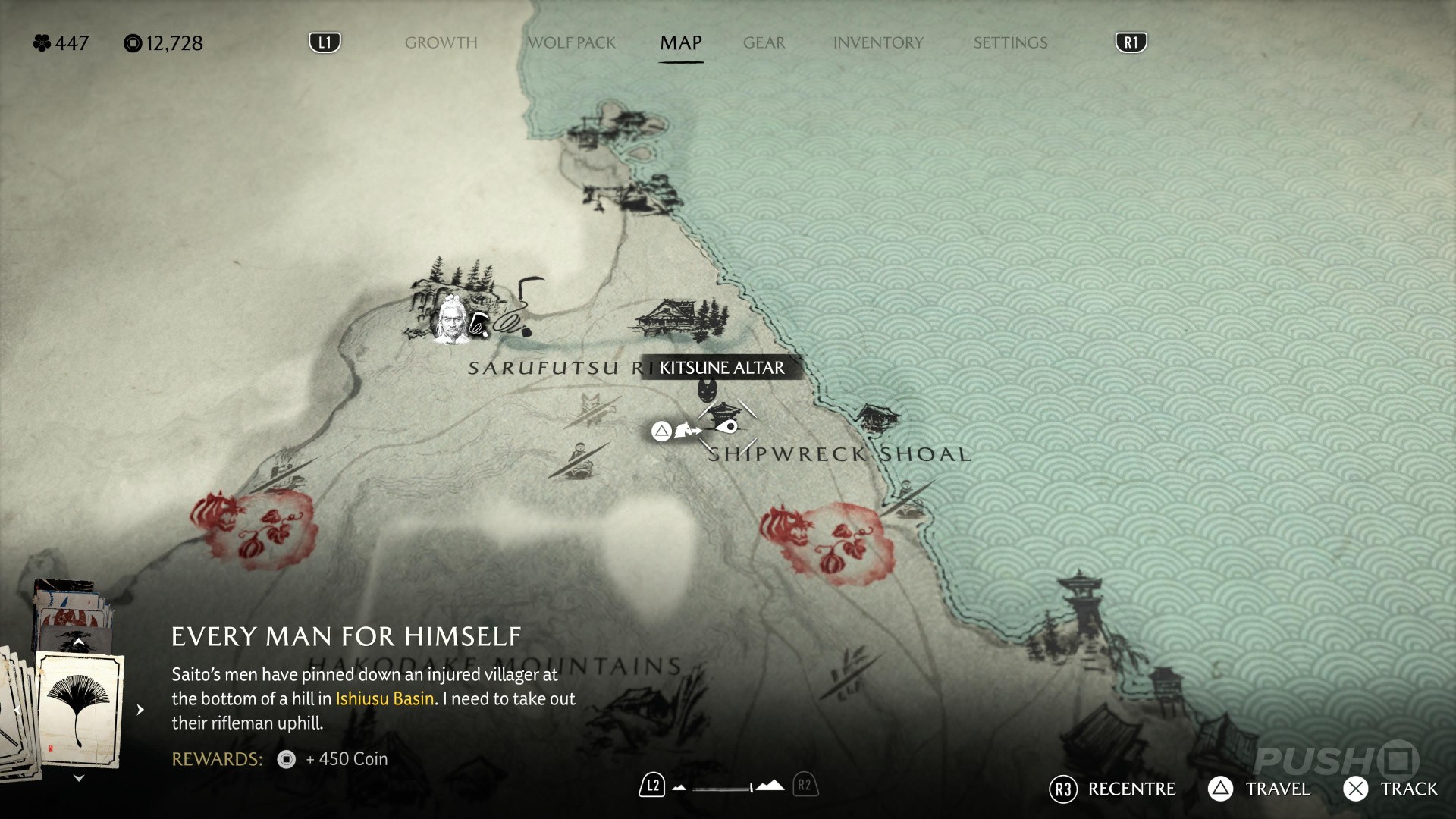Viewport: 1456px width, 819px height.
Task: Switch to the Settings tab
Action: point(1010,43)
